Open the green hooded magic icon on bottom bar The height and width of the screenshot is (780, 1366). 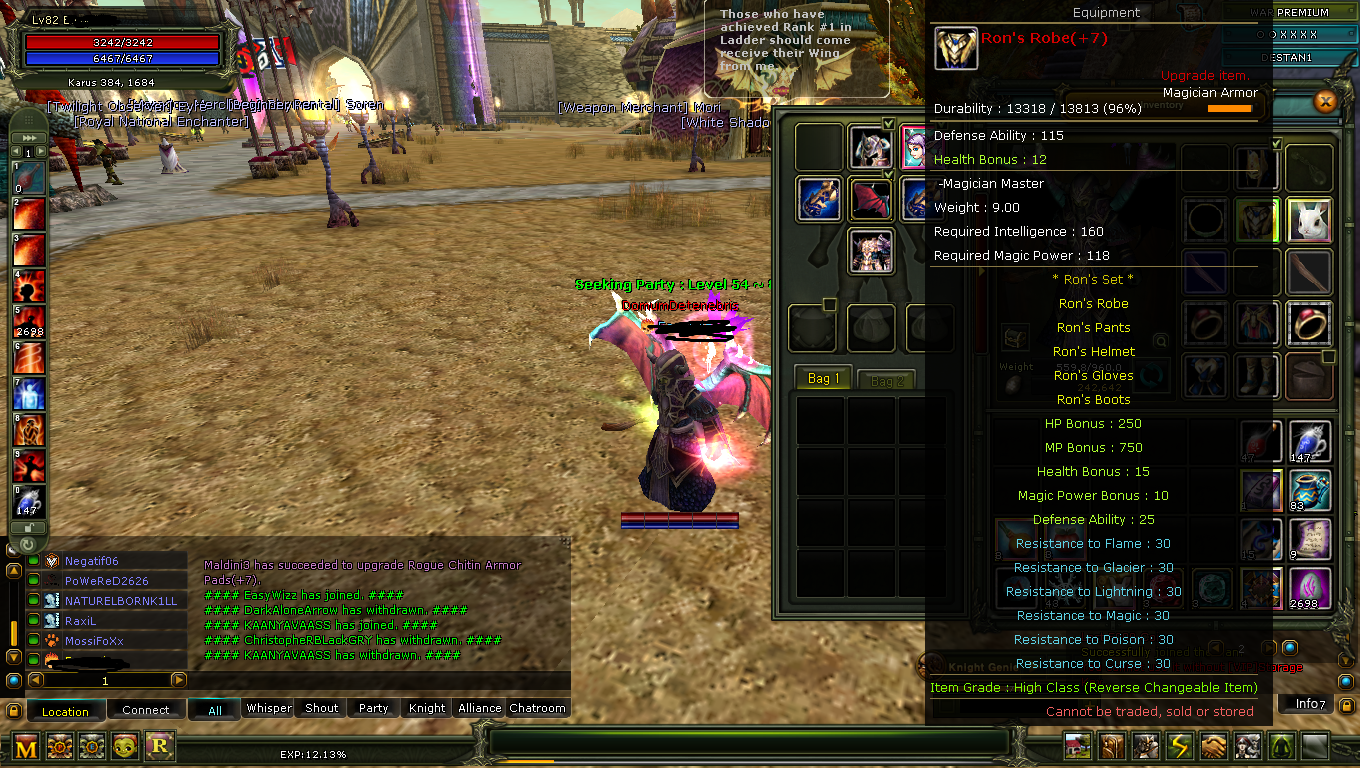tap(1281, 746)
